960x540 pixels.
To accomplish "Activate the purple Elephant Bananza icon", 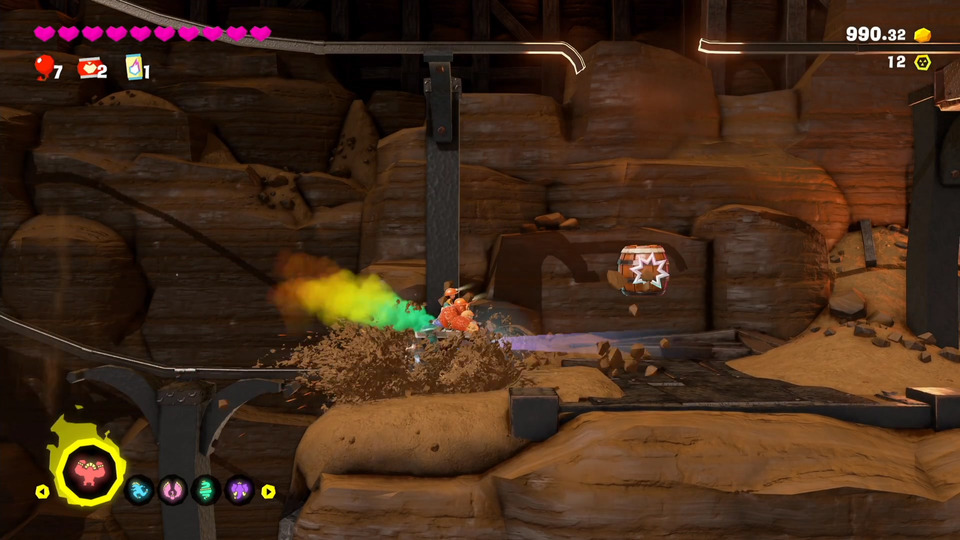I will pos(239,490).
